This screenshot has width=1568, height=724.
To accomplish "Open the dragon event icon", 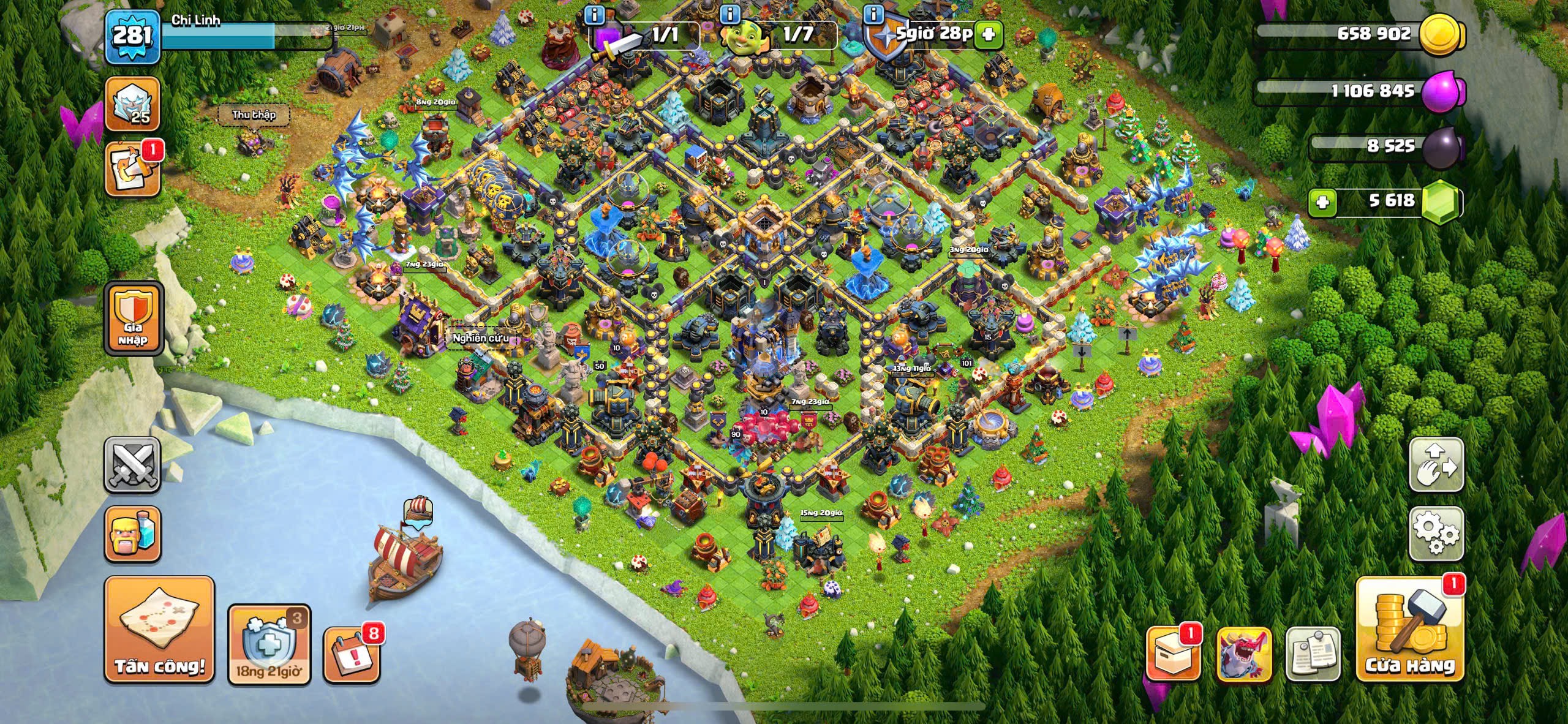I will pyautogui.click(x=1244, y=654).
